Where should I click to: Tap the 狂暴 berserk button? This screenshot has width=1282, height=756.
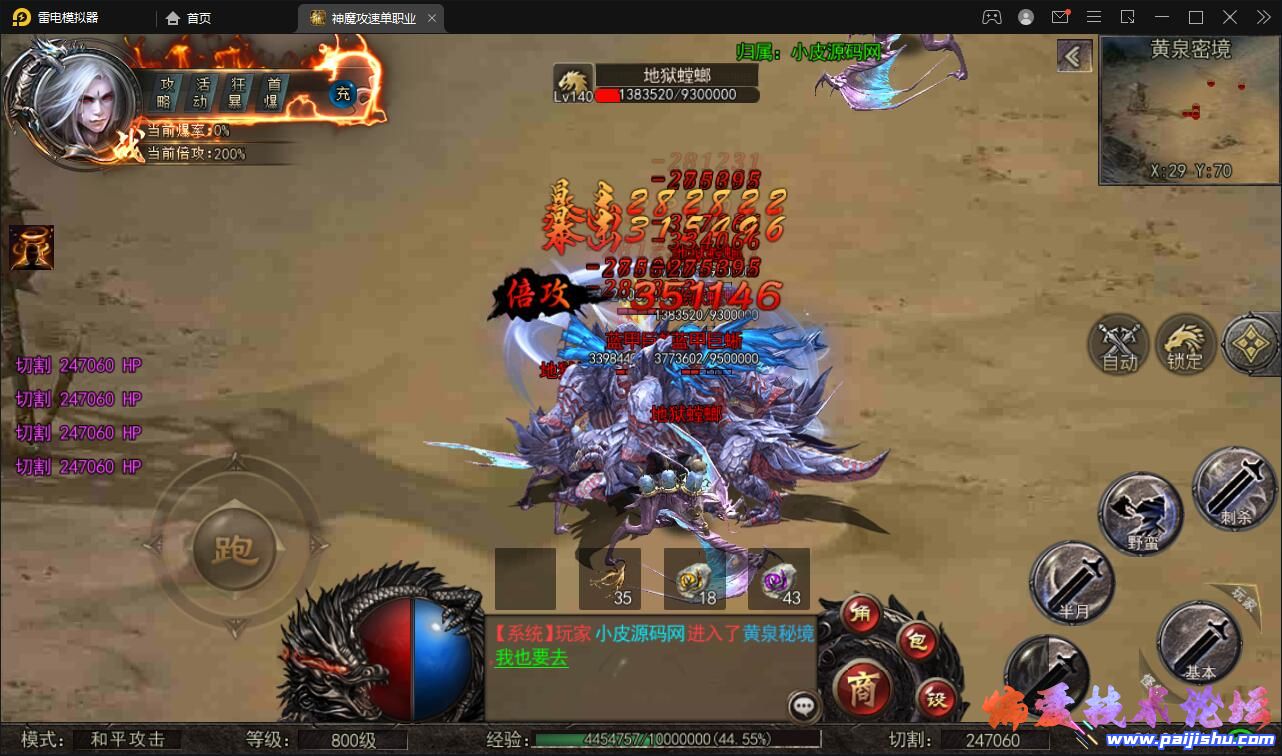tap(238, 92)
